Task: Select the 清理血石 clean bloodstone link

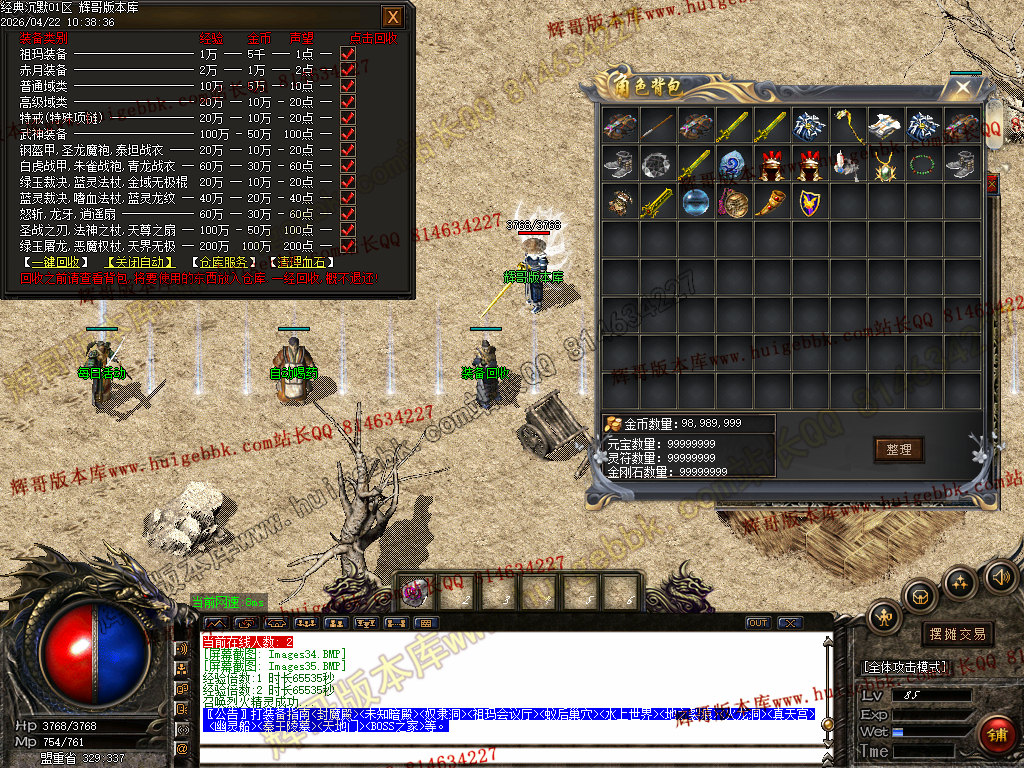Action: coord(298,263)
